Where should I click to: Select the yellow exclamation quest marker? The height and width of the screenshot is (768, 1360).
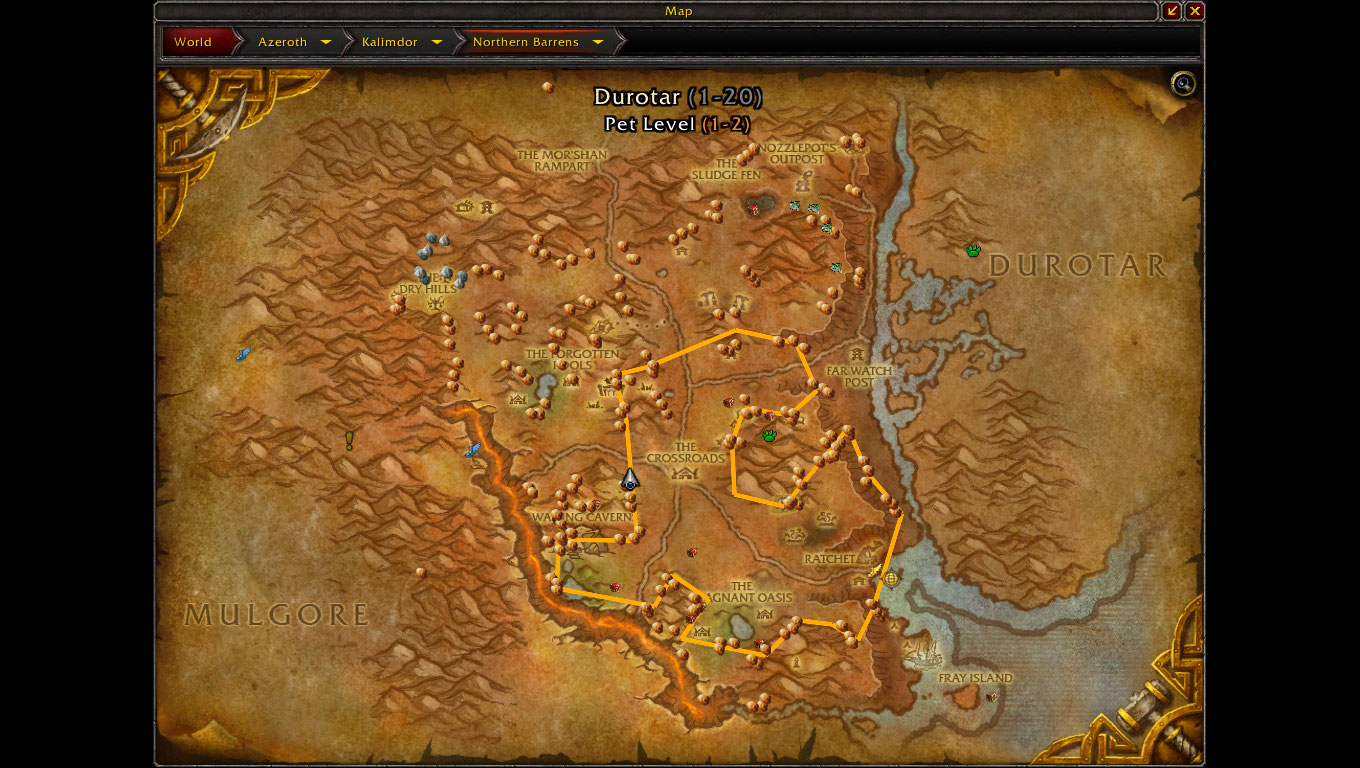350,439
